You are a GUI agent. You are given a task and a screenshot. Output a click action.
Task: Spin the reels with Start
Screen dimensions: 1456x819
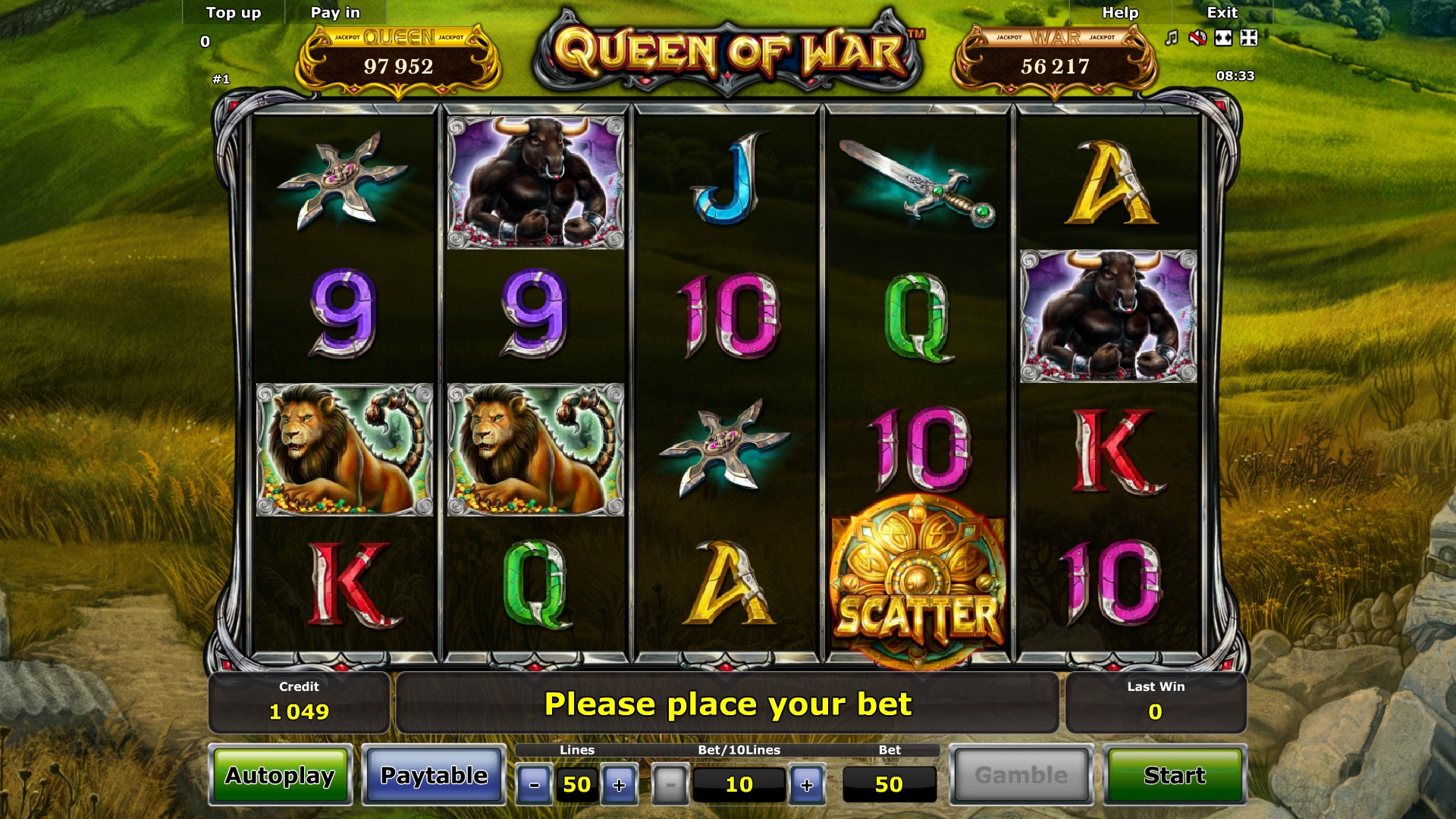[x=1175, y=775]
